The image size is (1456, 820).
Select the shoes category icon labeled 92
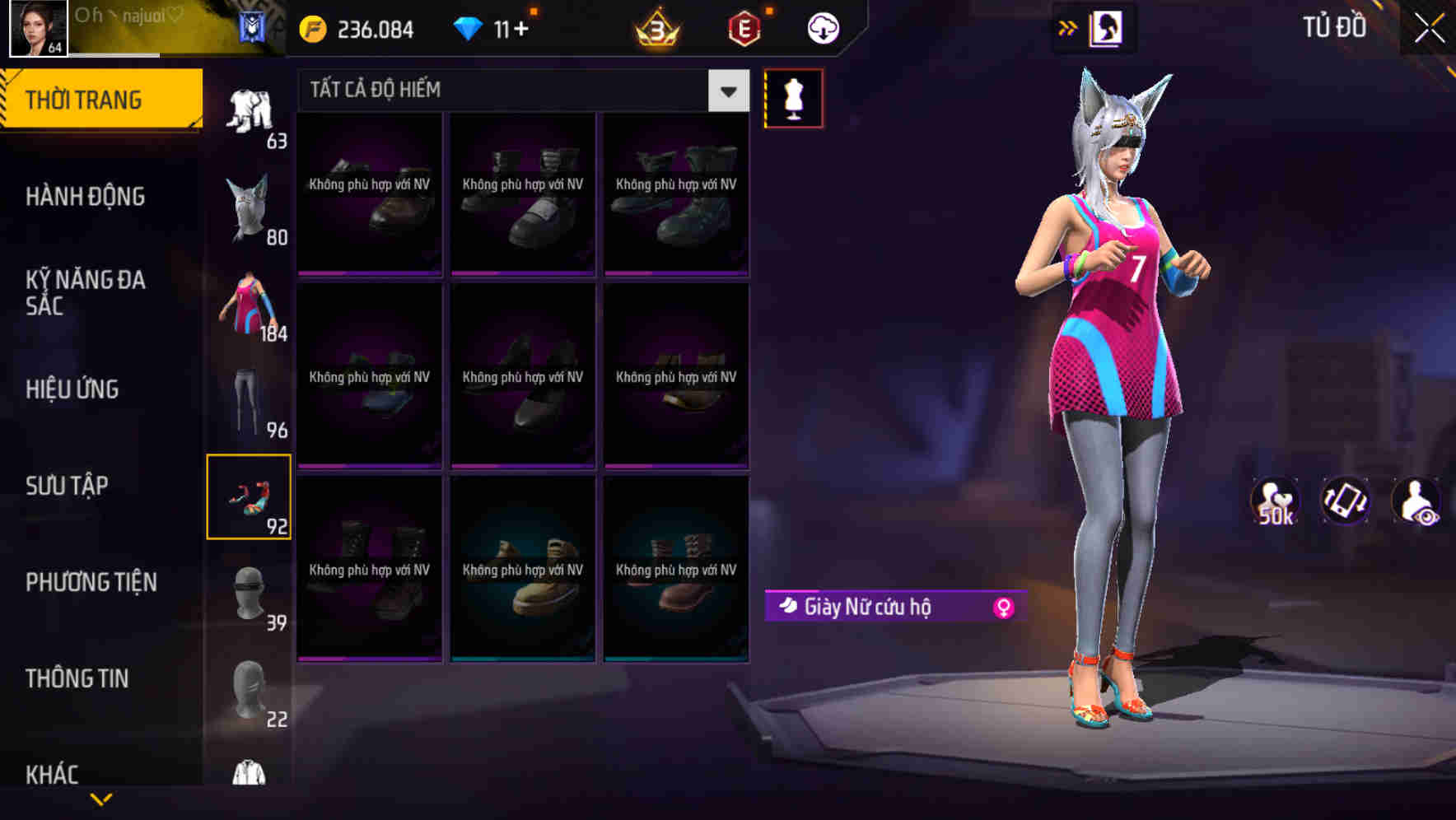250,498
